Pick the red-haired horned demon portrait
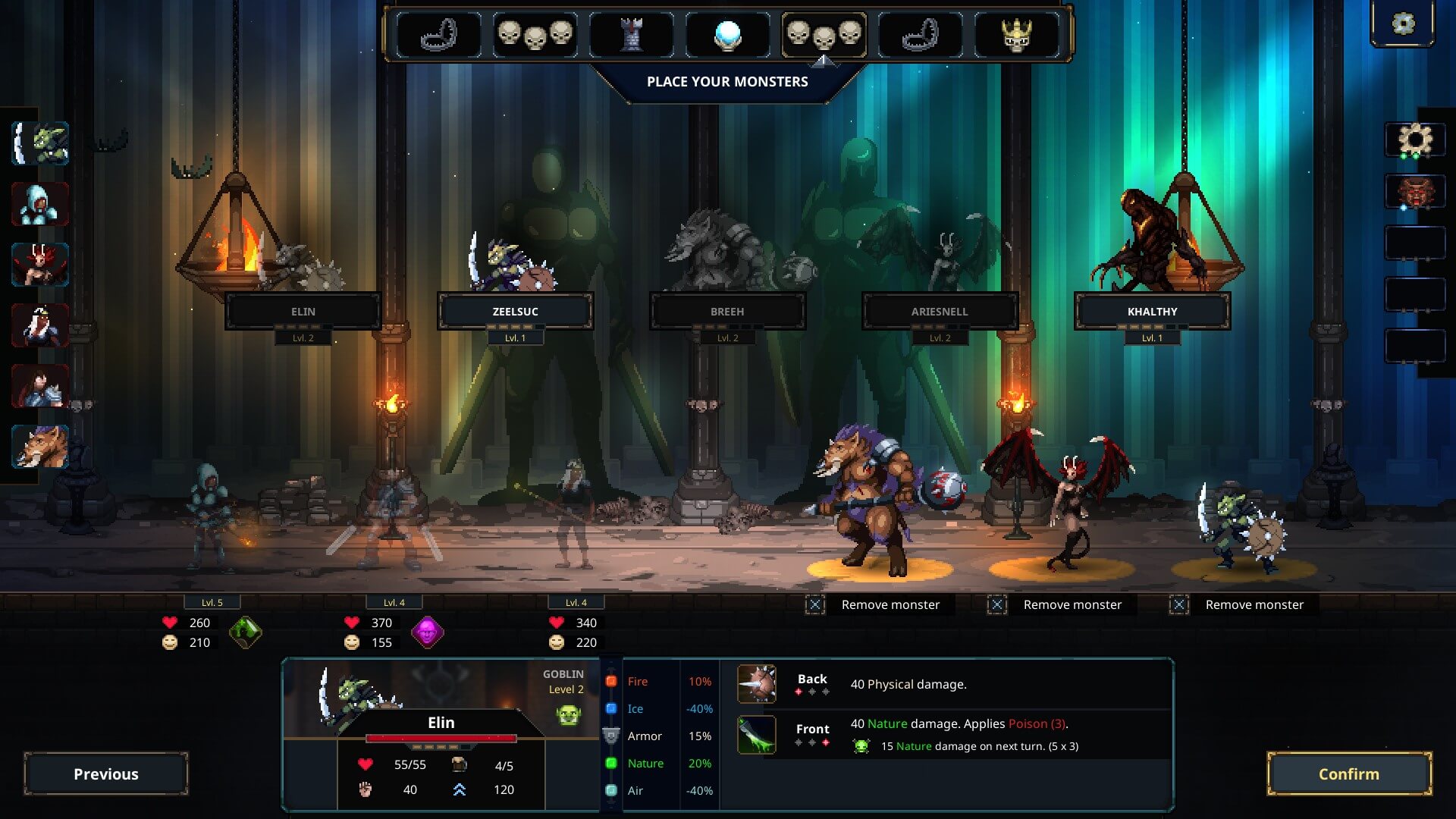1456x819 pixels. click(x=41, y=265)
